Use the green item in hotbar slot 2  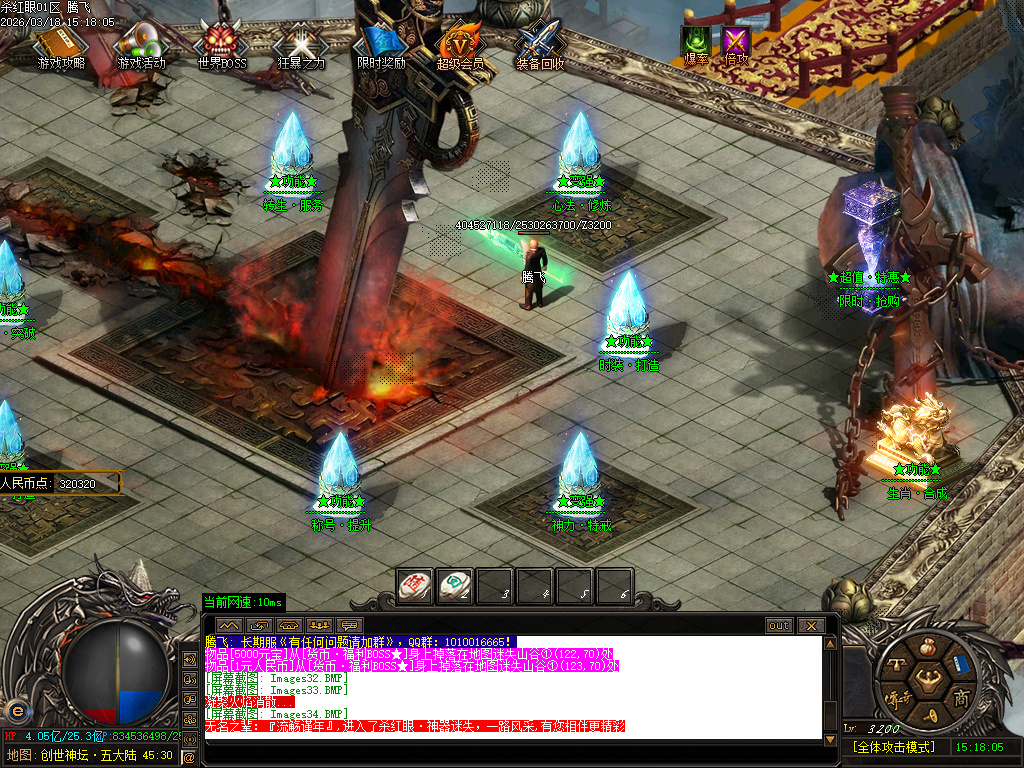(x=454, y=585)
